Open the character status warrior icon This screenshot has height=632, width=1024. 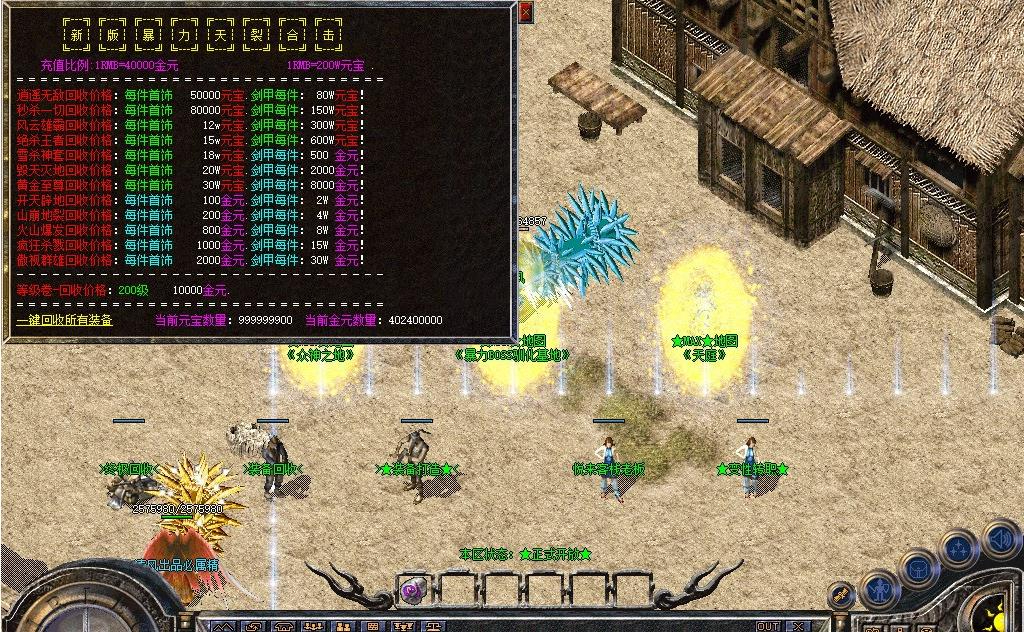[x=880, y=590]
